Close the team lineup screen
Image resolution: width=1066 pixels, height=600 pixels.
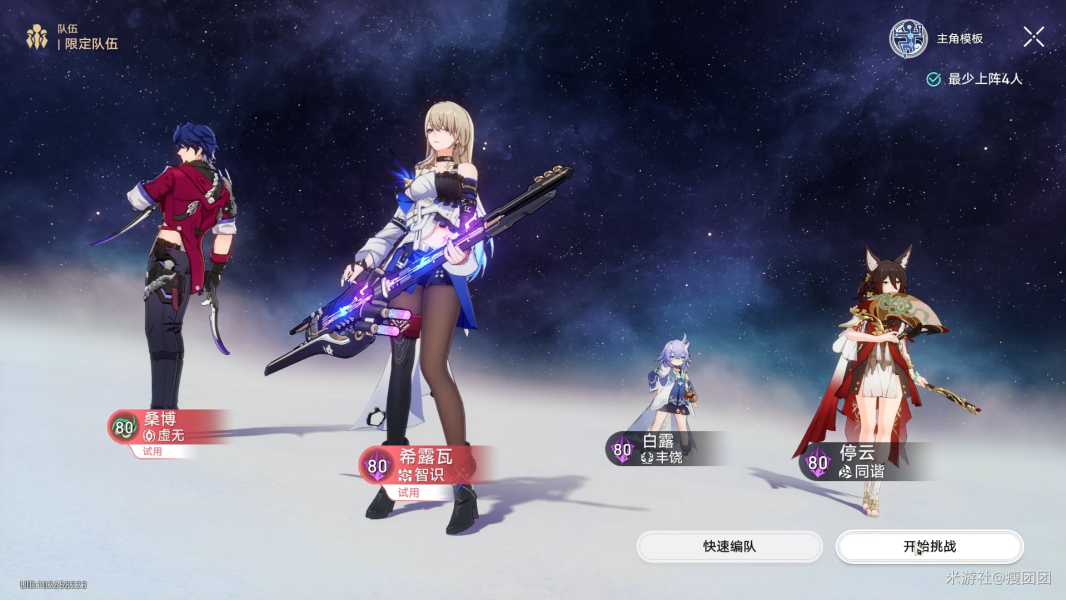click(1033, 38)
